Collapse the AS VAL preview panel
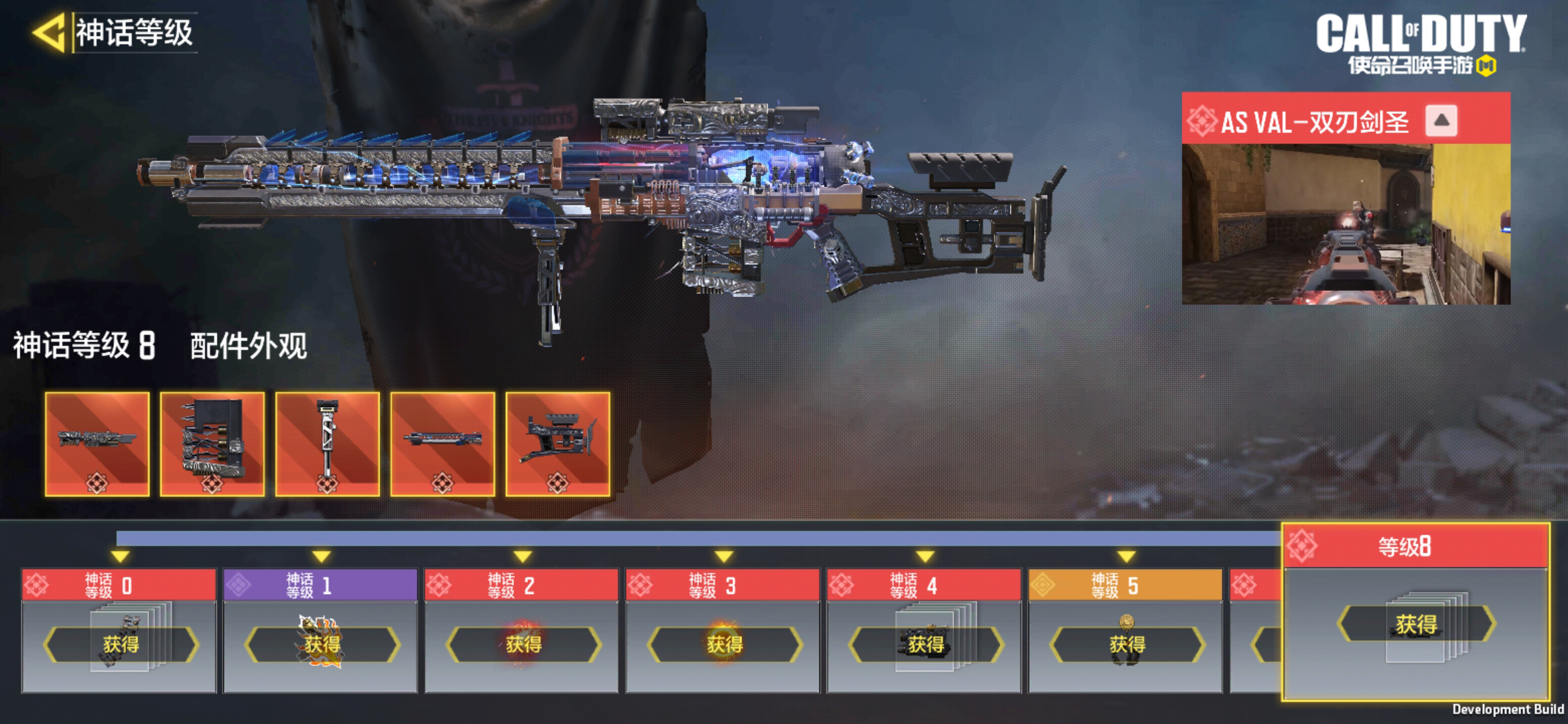 (1441, 121)
